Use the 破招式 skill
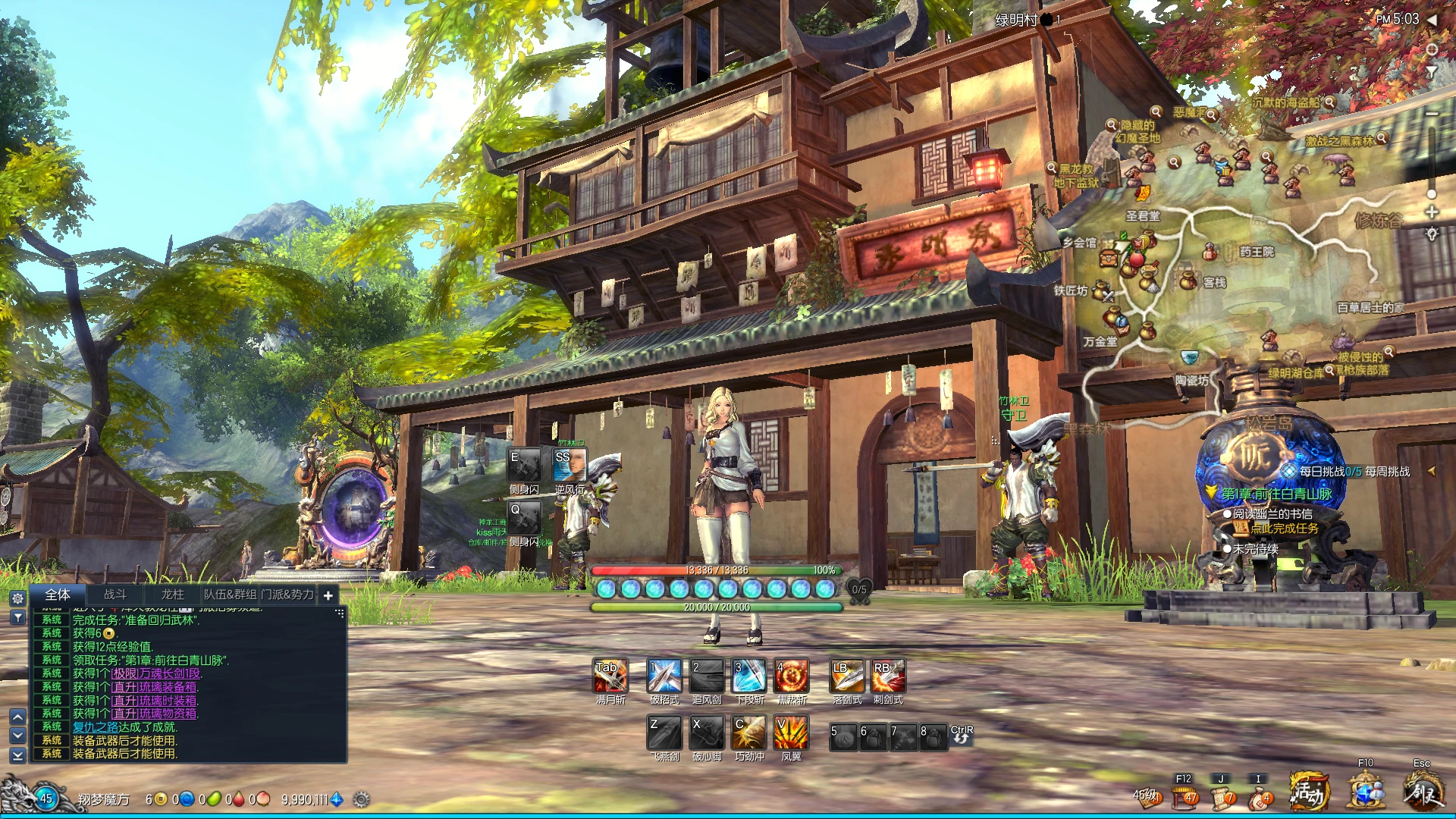The image size is (1456, 819). point(664,676)
